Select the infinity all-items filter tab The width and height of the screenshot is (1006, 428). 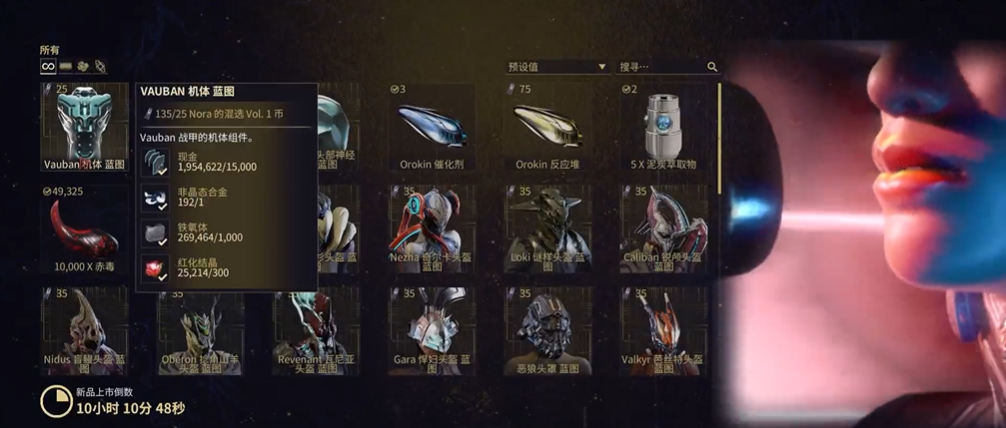click(47, 67)
